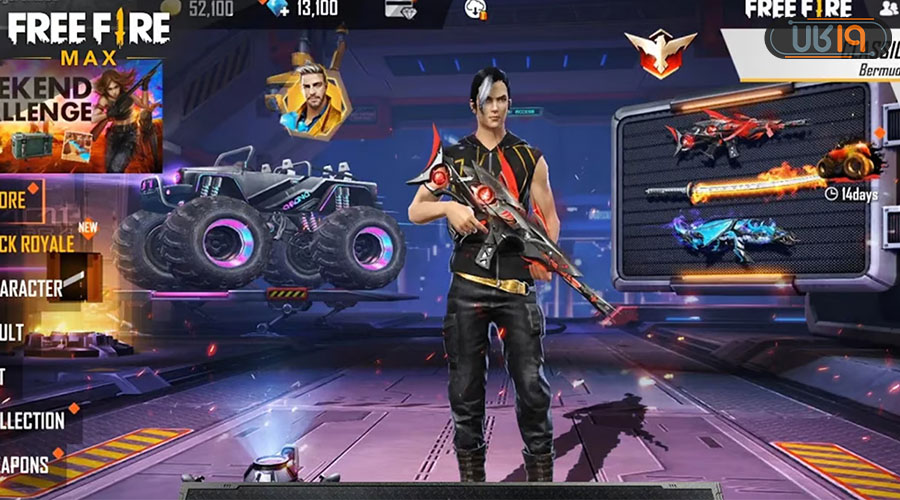Click the round icon with orange lock badge

coord(476,10)
